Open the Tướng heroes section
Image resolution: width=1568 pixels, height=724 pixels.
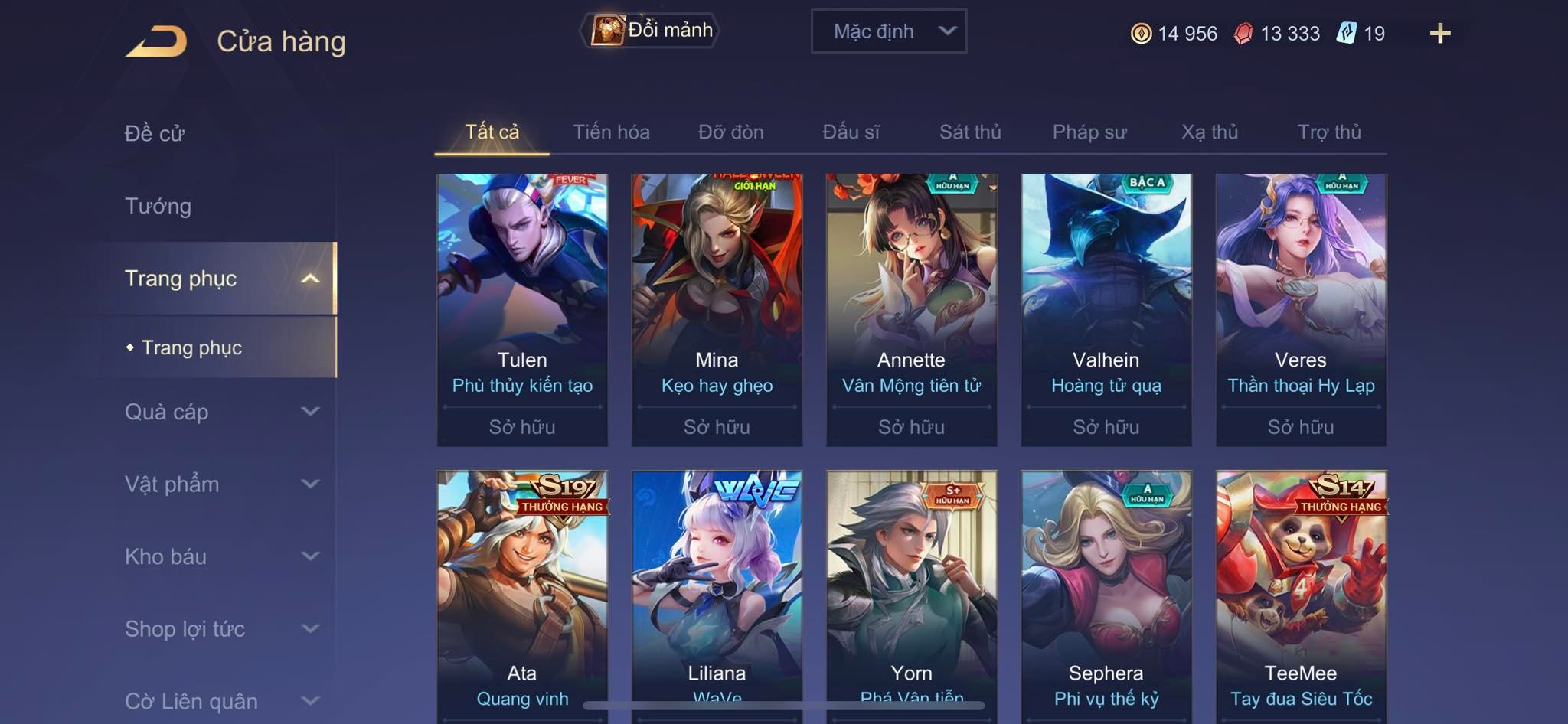(158, 206)
